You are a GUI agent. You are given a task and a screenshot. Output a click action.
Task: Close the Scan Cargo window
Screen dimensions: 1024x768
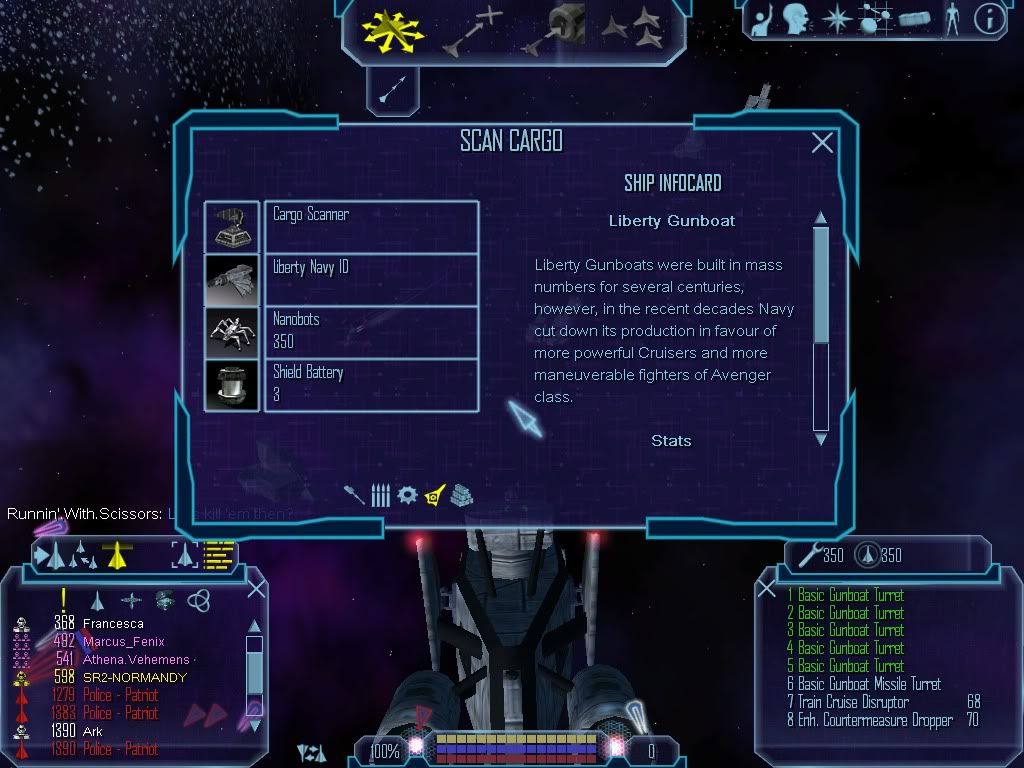coord(822,144)
